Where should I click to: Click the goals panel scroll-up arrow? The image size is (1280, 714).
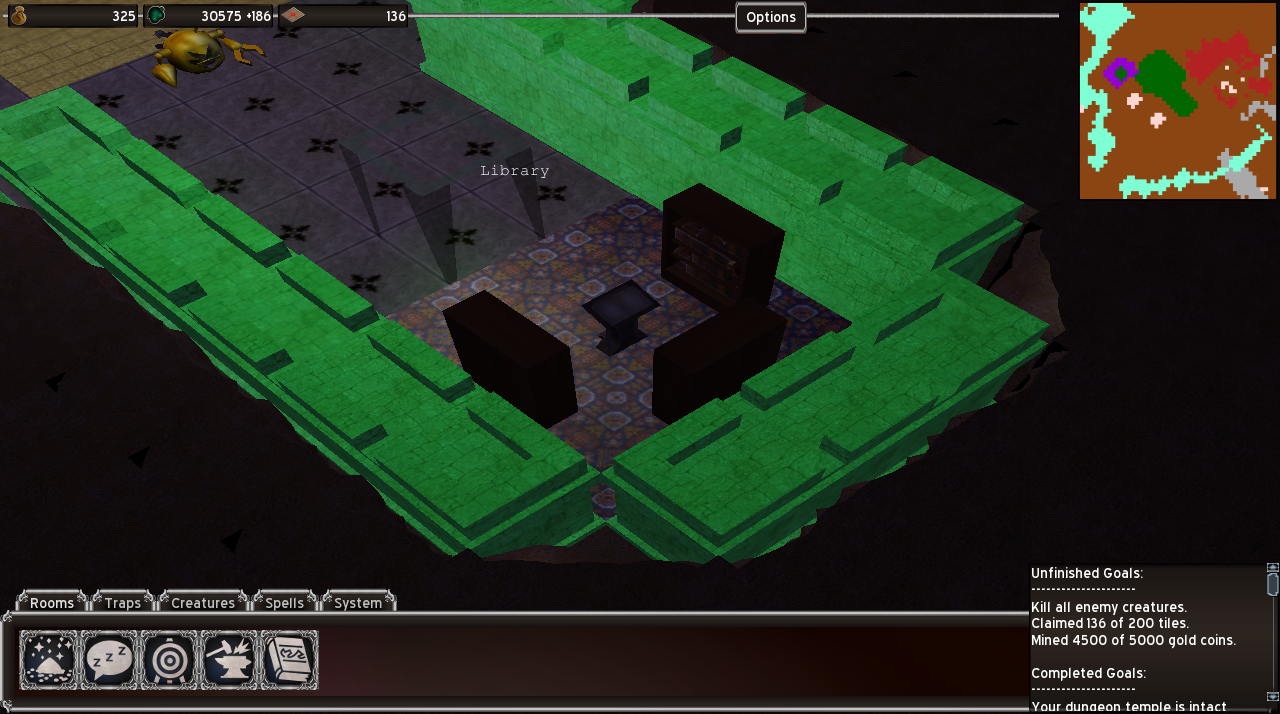(1272, 568)
